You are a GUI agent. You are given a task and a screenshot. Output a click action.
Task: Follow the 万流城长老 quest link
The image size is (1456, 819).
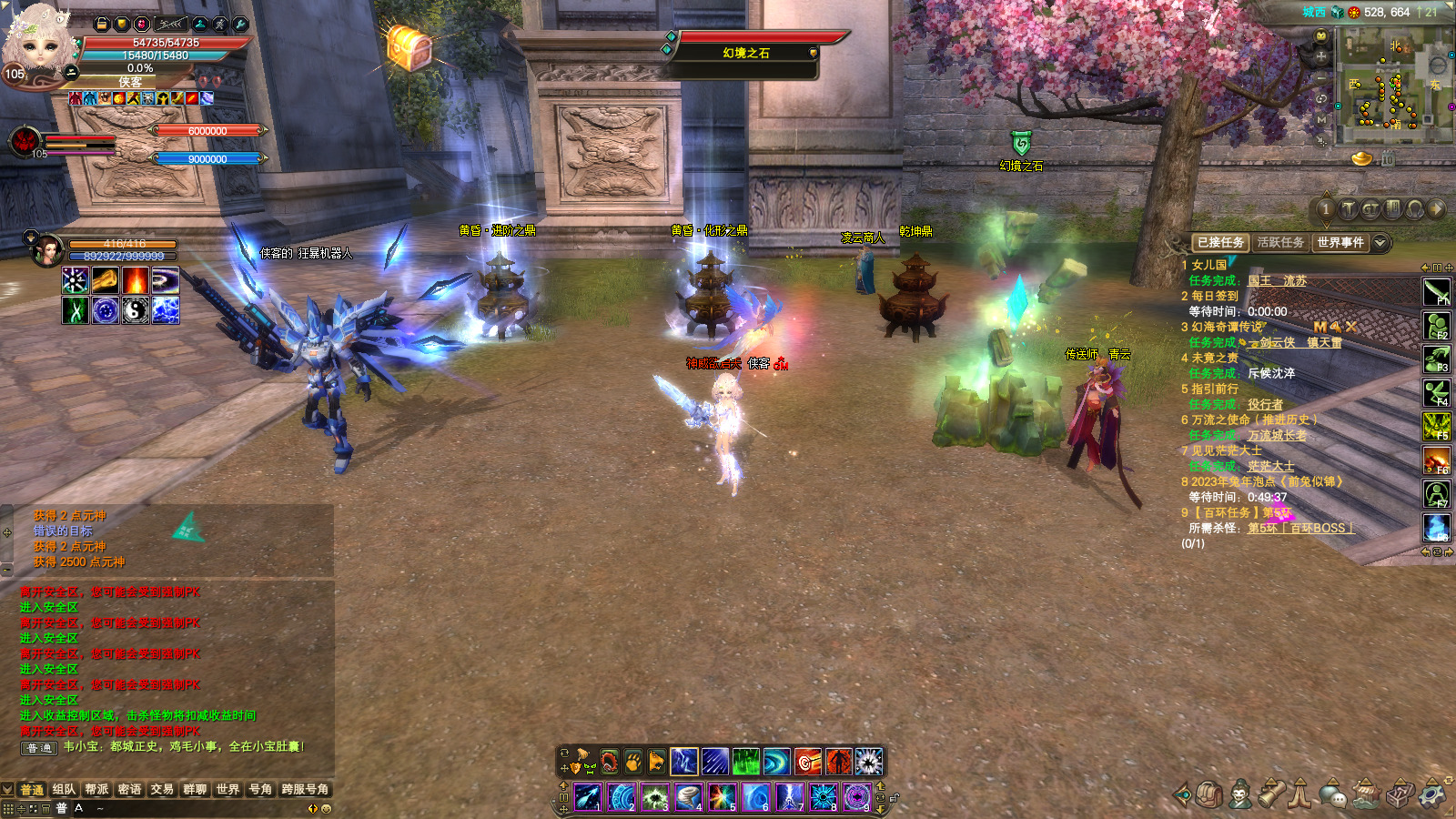1276,436
